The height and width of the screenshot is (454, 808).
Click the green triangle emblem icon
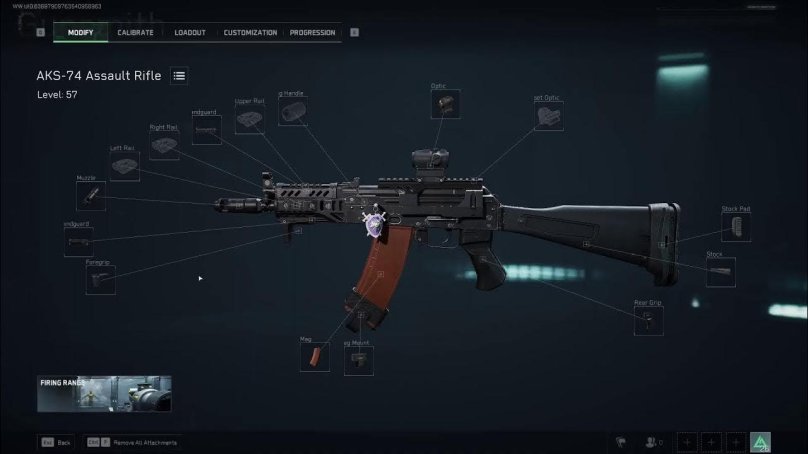point(760,442)
